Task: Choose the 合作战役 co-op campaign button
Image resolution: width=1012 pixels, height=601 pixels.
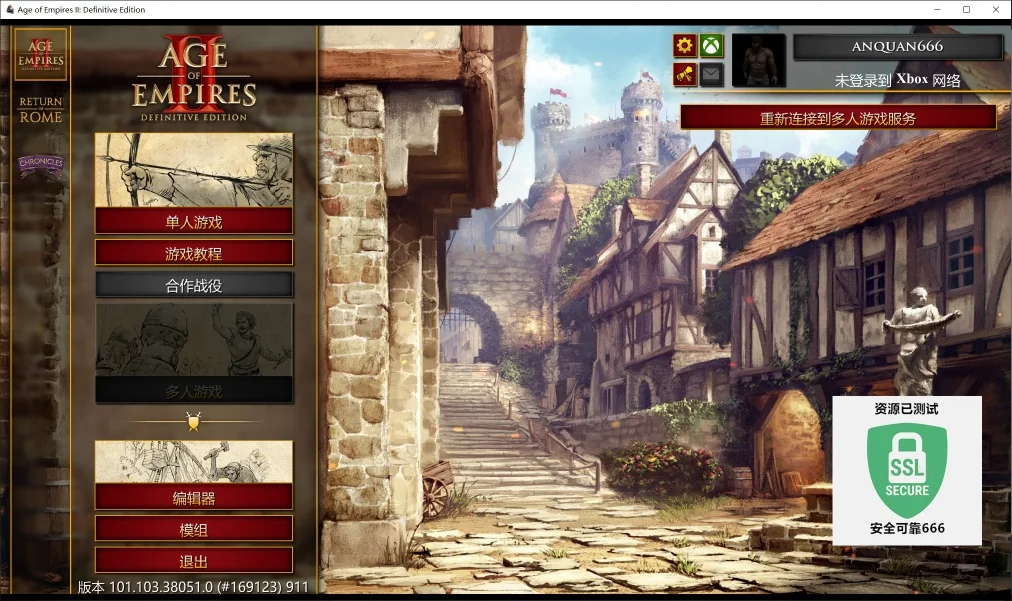Action: coord(194,285)
